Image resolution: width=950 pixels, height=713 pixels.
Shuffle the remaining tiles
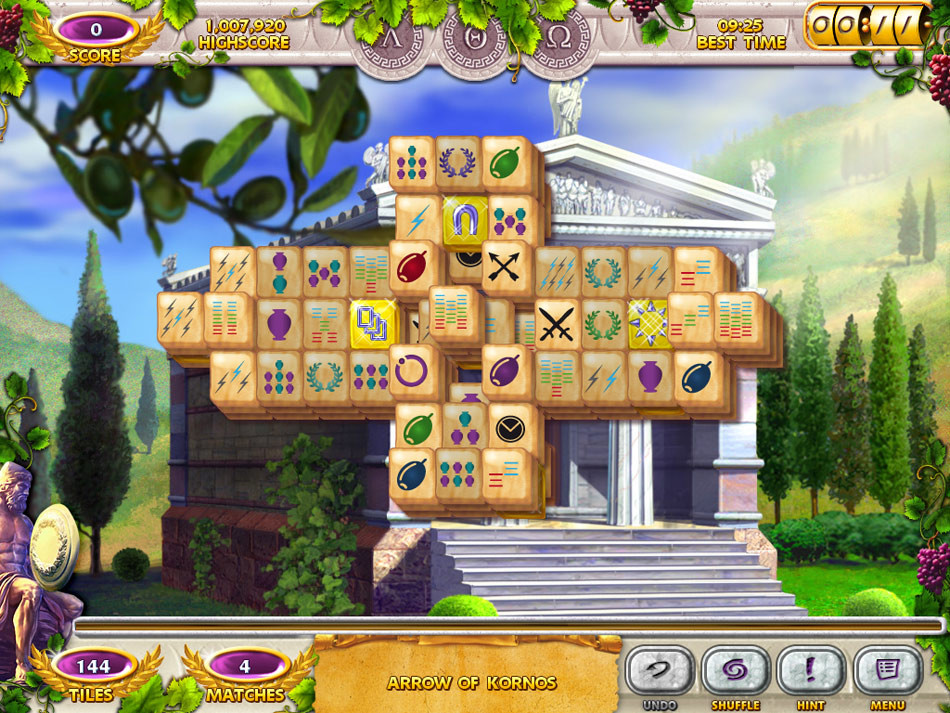tap(735, 669)
